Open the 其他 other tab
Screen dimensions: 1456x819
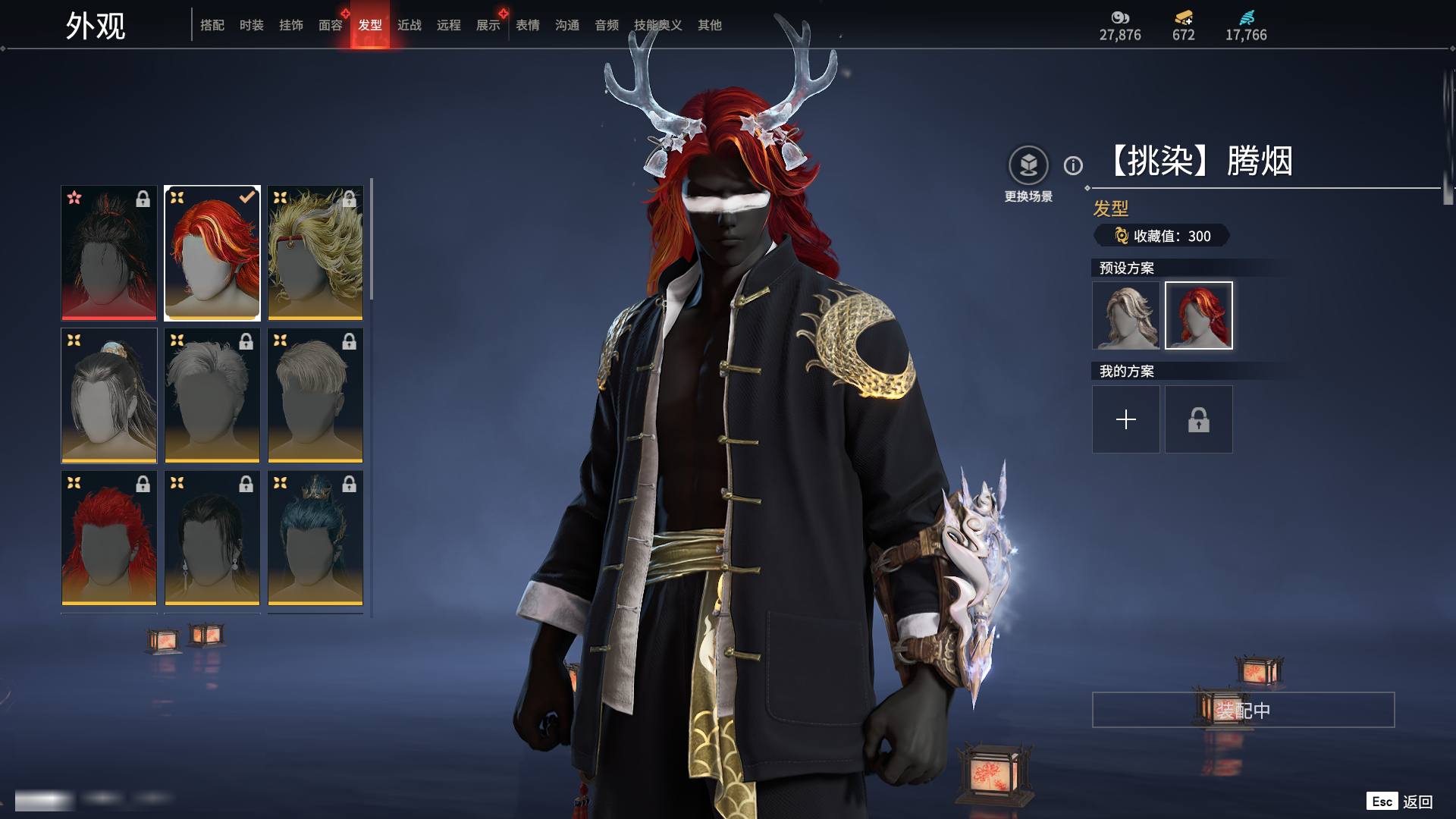709,25
